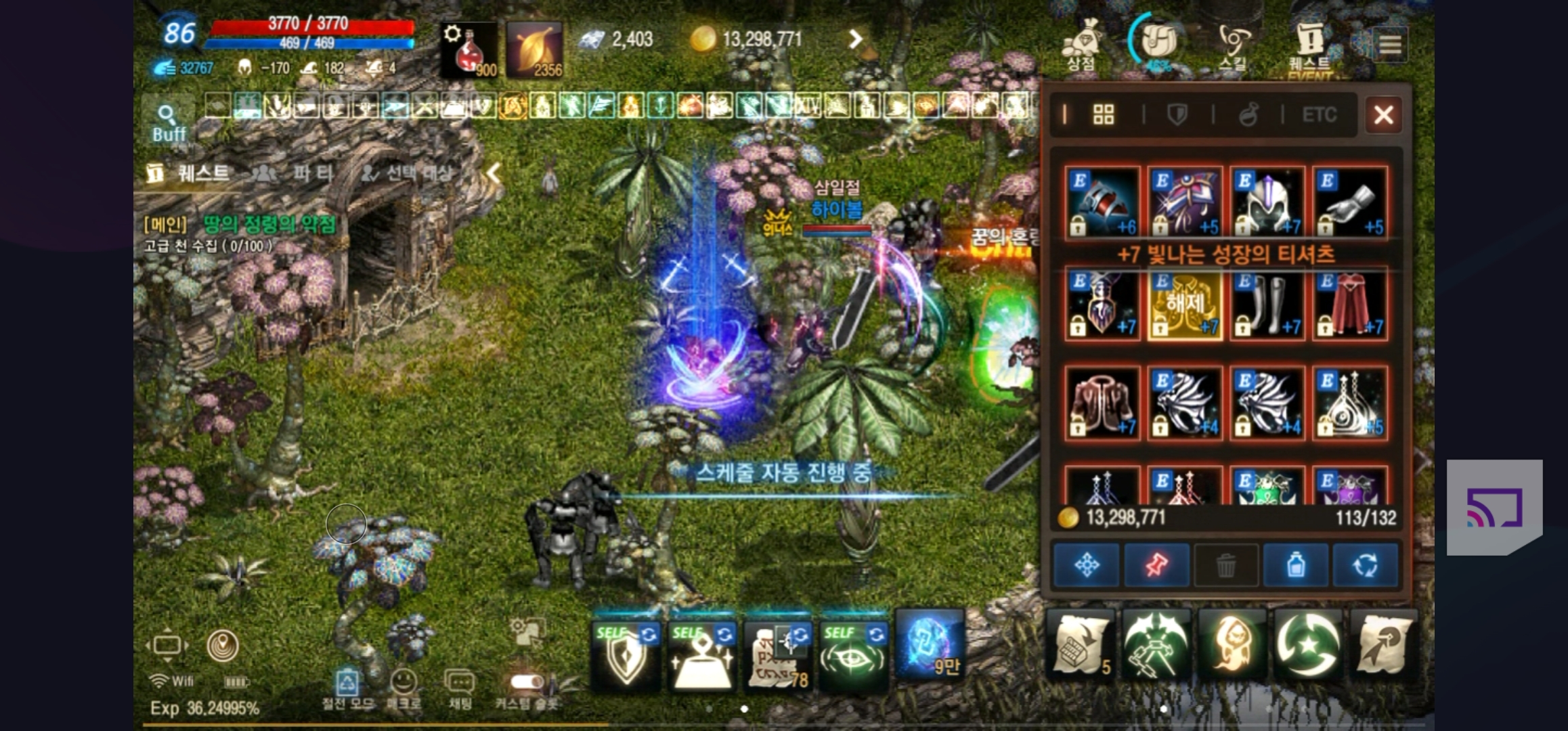The height and width of the screenshot is (731, 1568).
Task: Click the highlighted 해제 unequip slot
Action: point(1185,304)
